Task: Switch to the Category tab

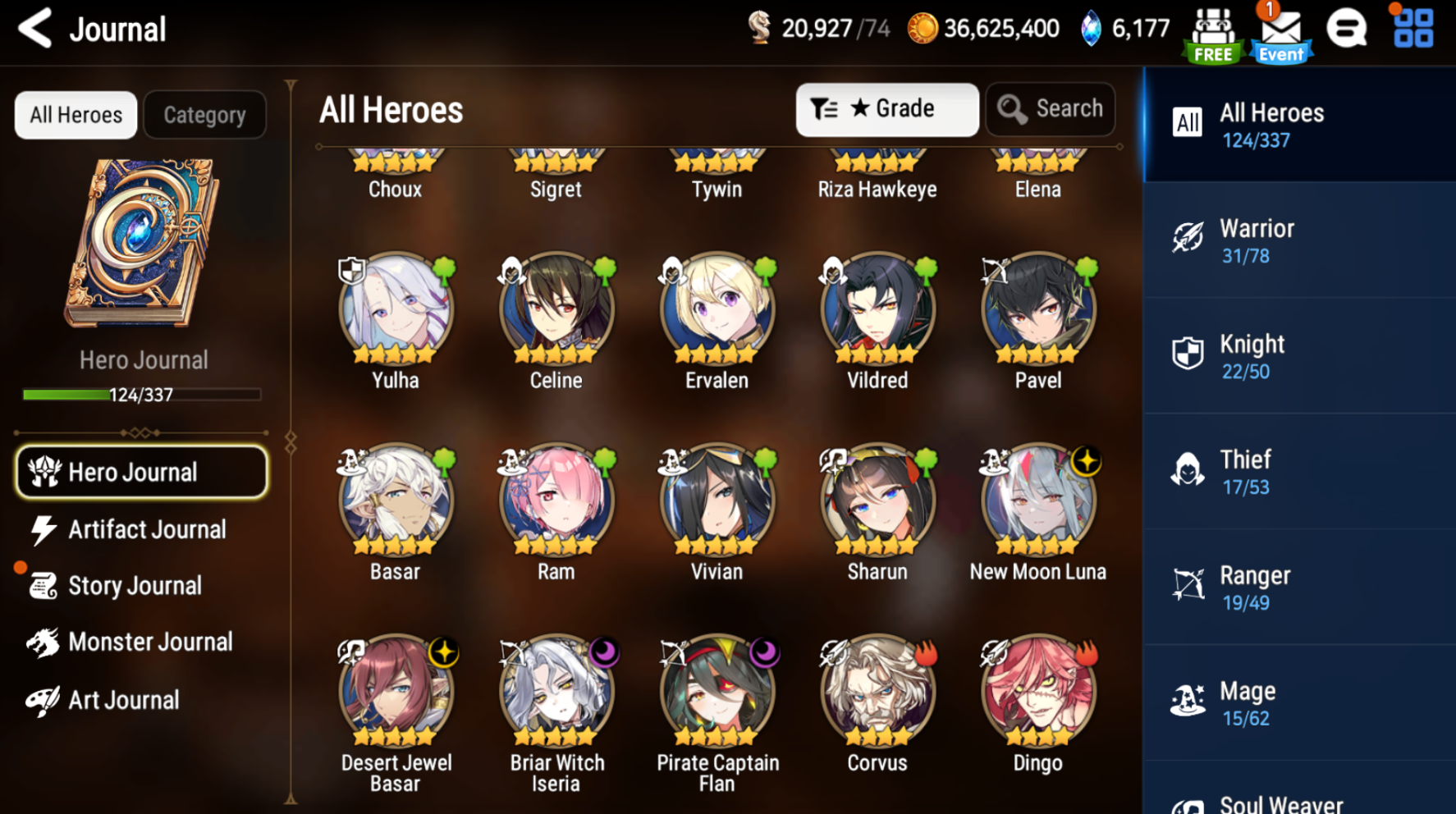Action: click(x=204, y=114)
